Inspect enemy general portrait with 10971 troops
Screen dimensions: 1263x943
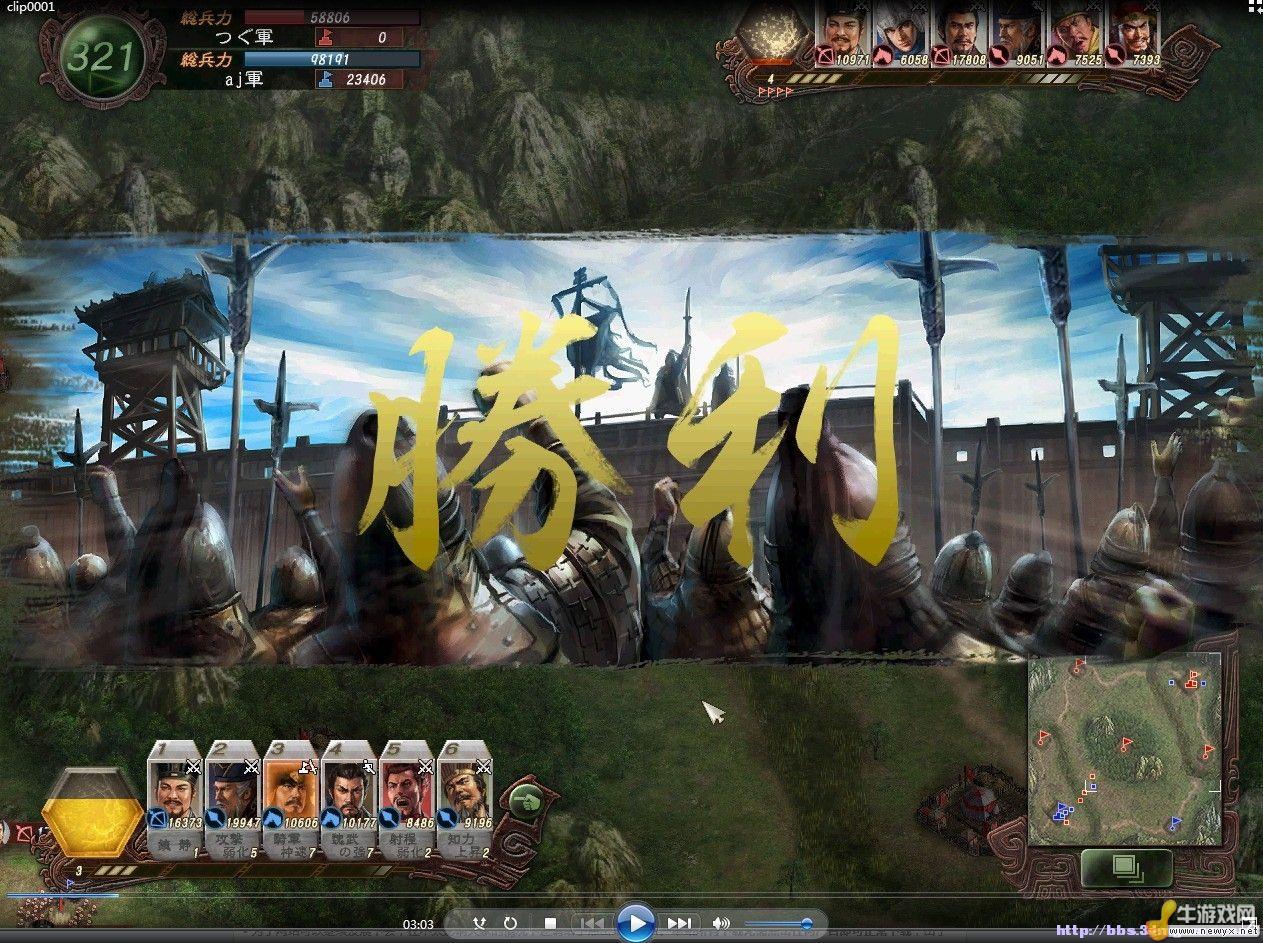845,34
